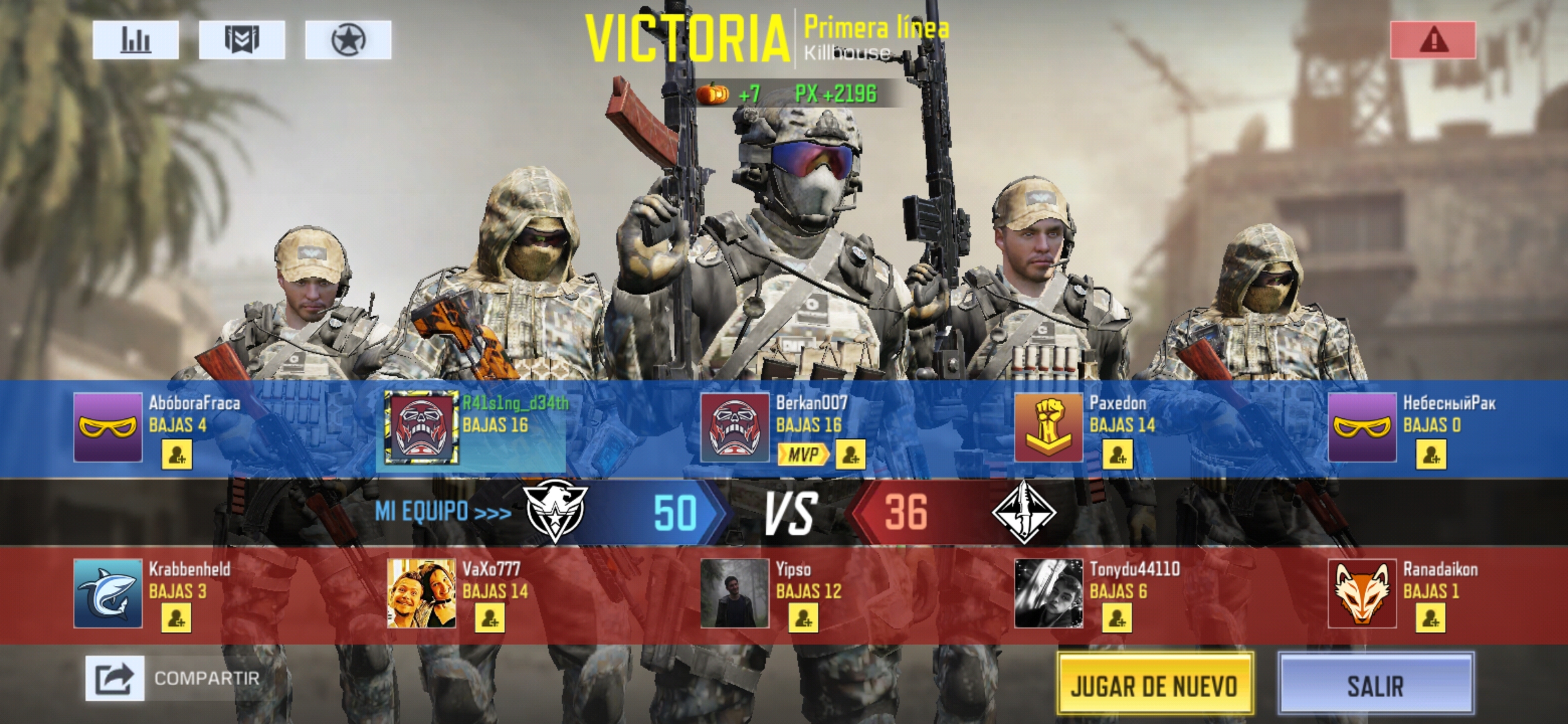Viewport: 1568px width, 724px height.
Task: Add AbóboraFraca as a friend
Action: [x=177, y=455]
